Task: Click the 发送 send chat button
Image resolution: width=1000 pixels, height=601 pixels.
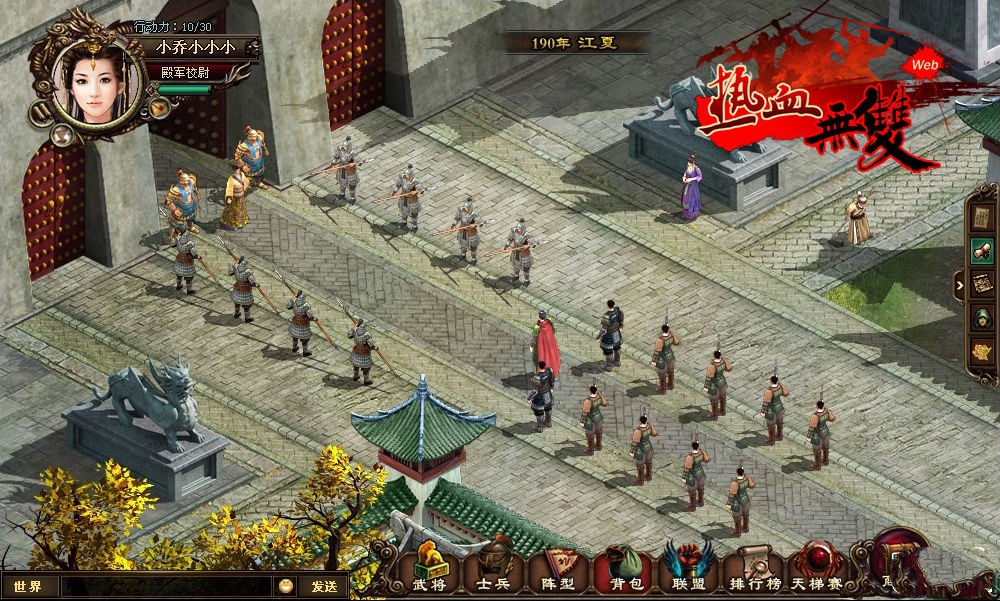Action: [x=324, y=586]
